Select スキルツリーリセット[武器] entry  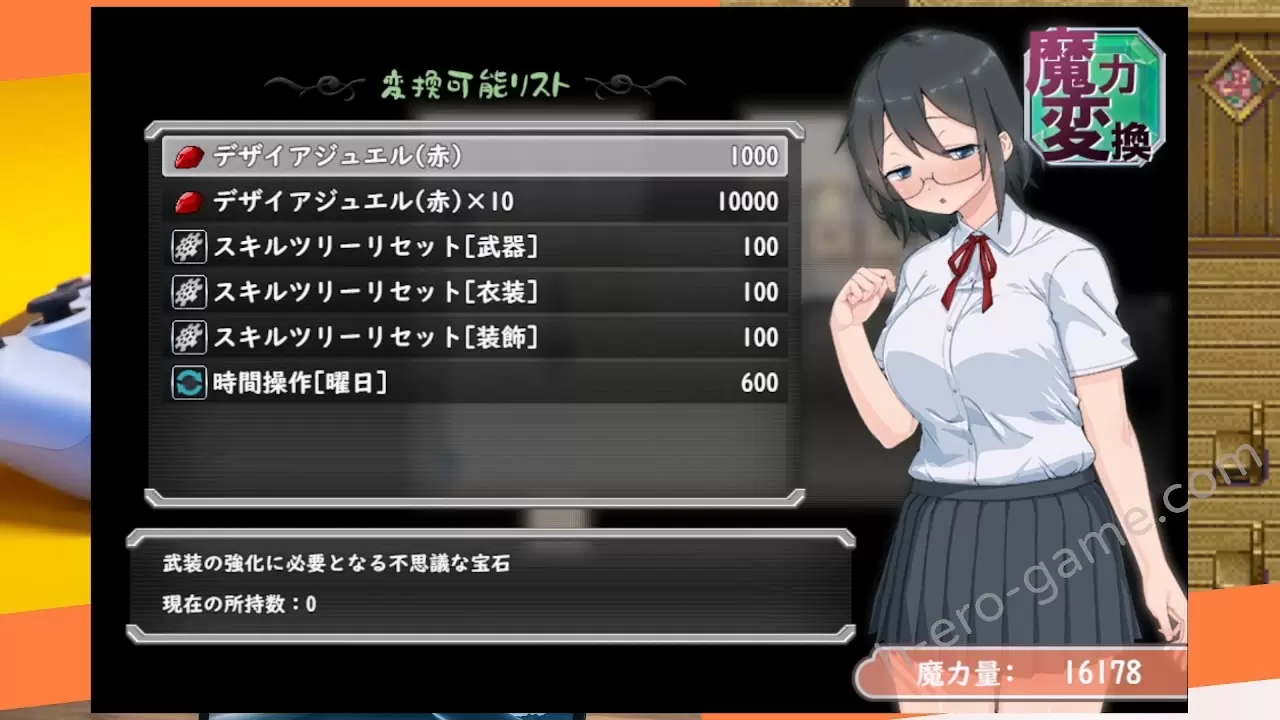click(x=475, y=247)
